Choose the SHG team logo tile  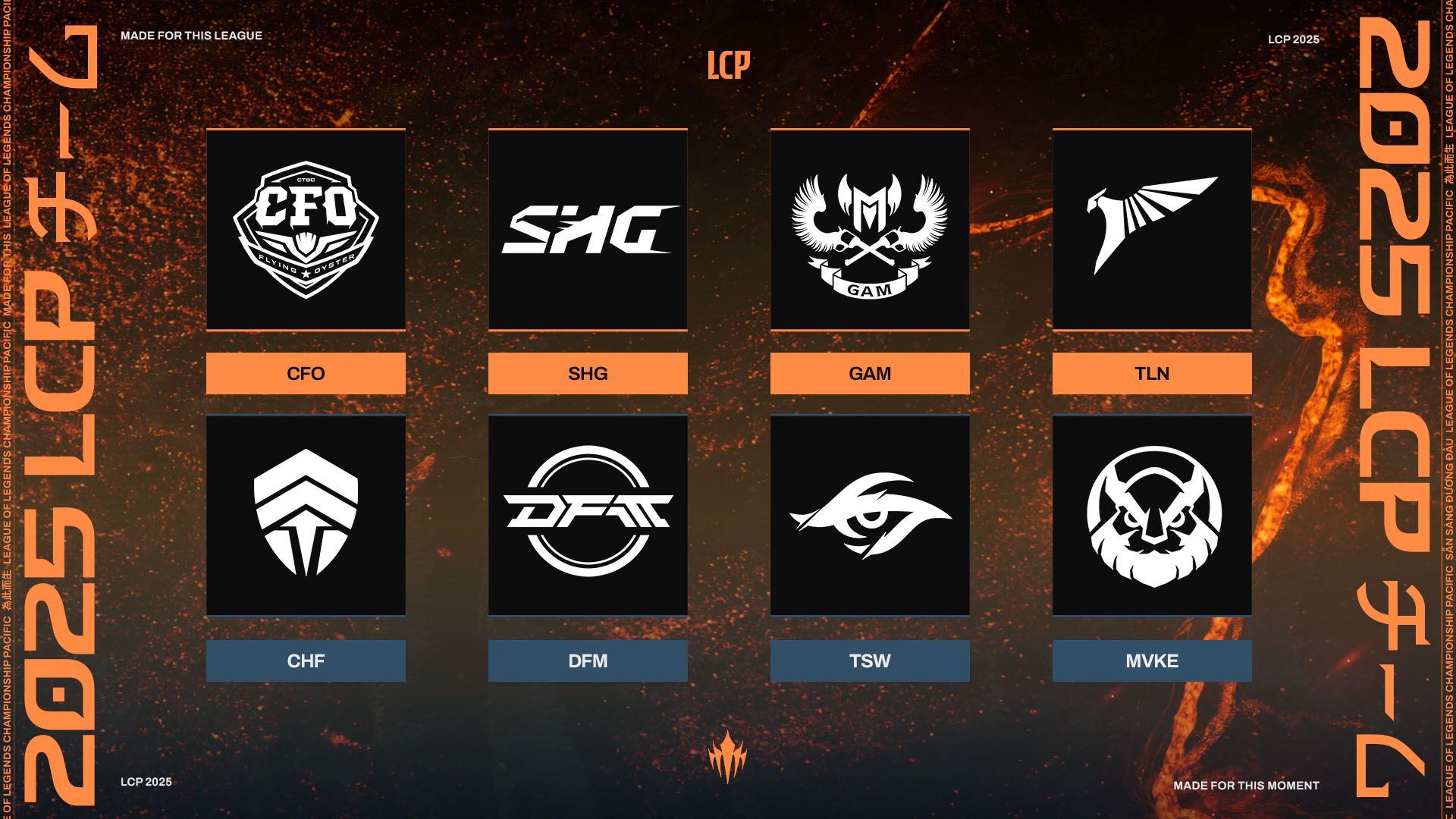[x=588, y=230]
